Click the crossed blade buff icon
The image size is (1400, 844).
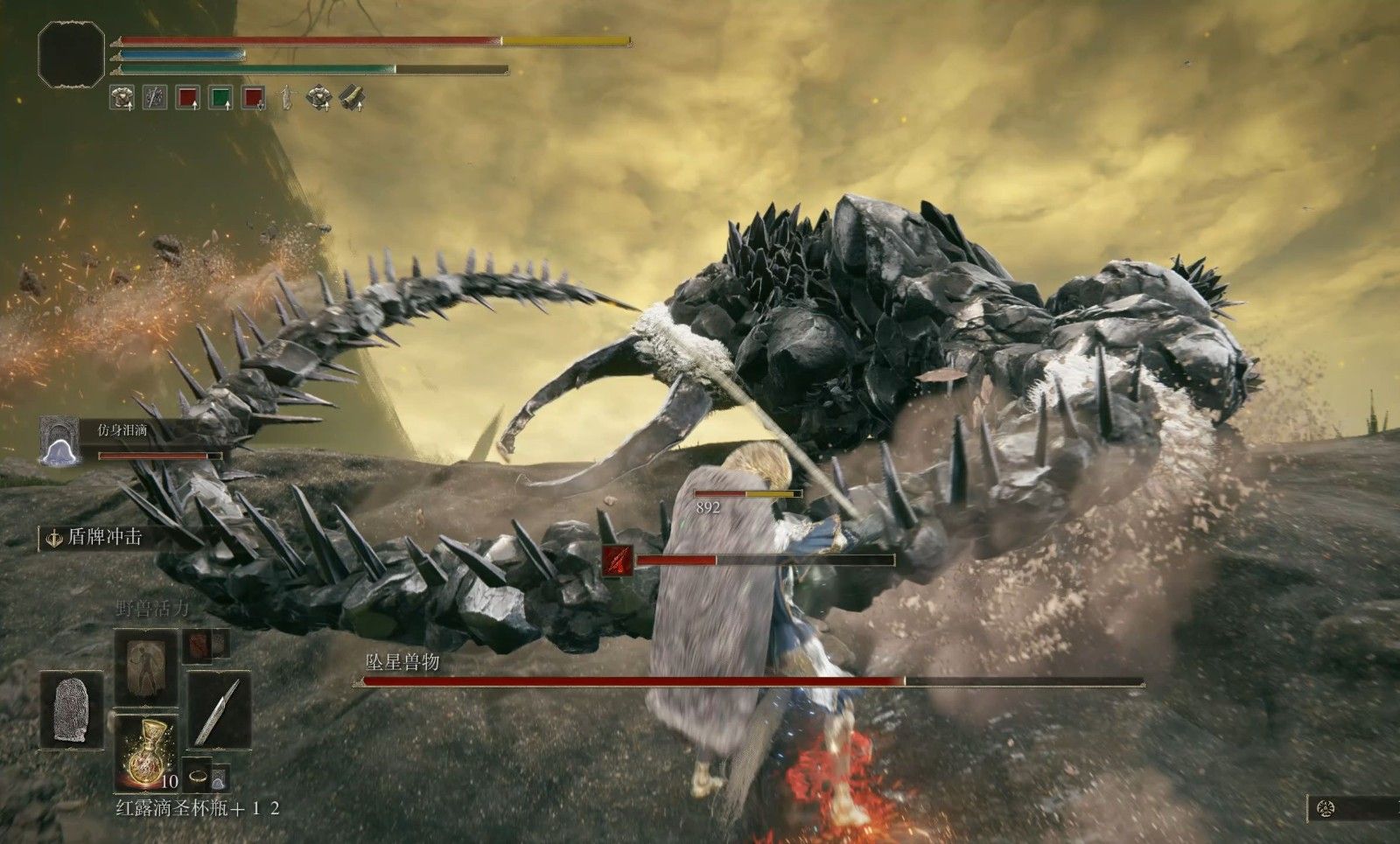pyautogui.click(x=155, y=97)
